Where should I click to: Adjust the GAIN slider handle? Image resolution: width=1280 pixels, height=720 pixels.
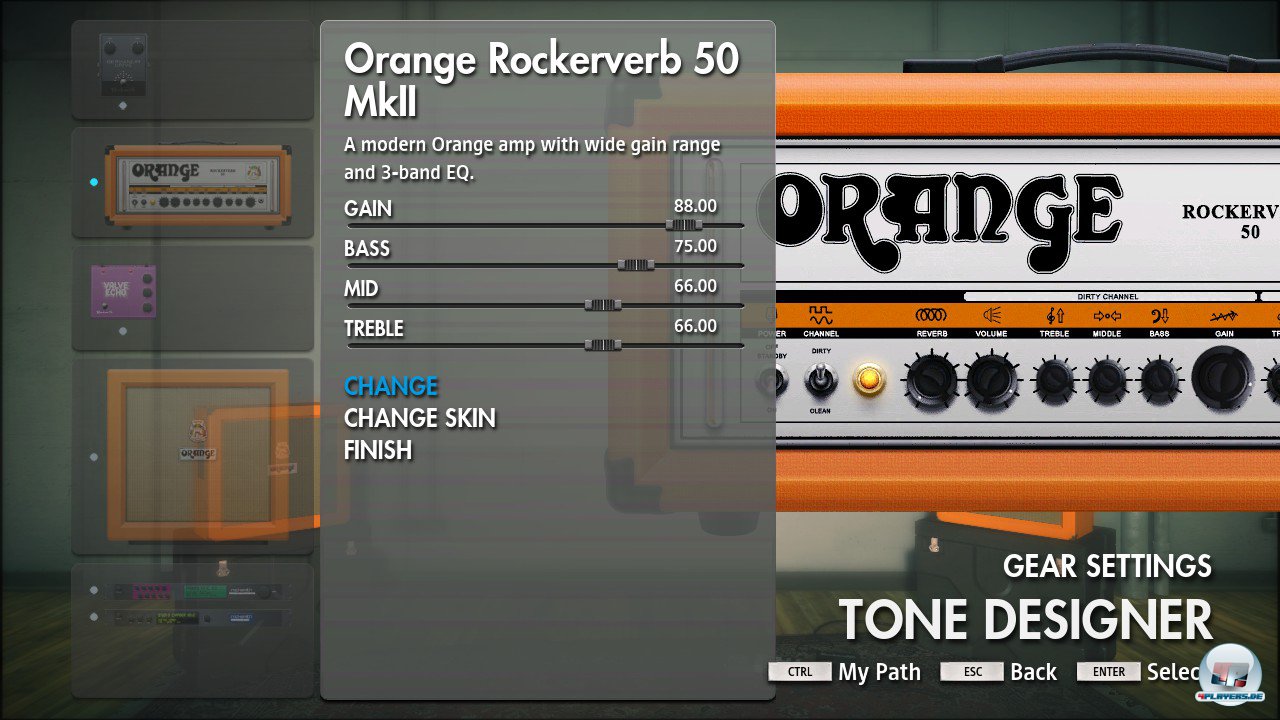(x=684, y=225)
